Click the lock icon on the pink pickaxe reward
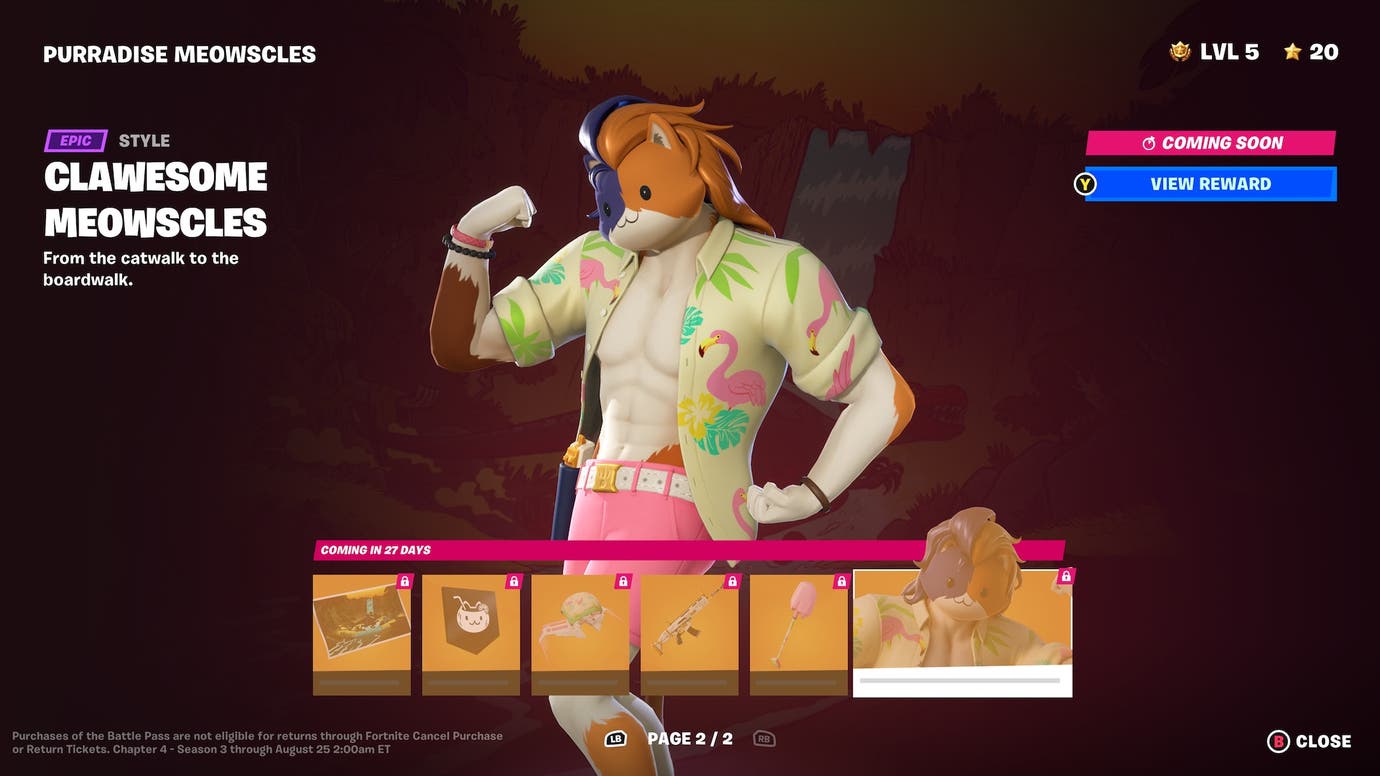1380x776 pixels. point(839,579)
